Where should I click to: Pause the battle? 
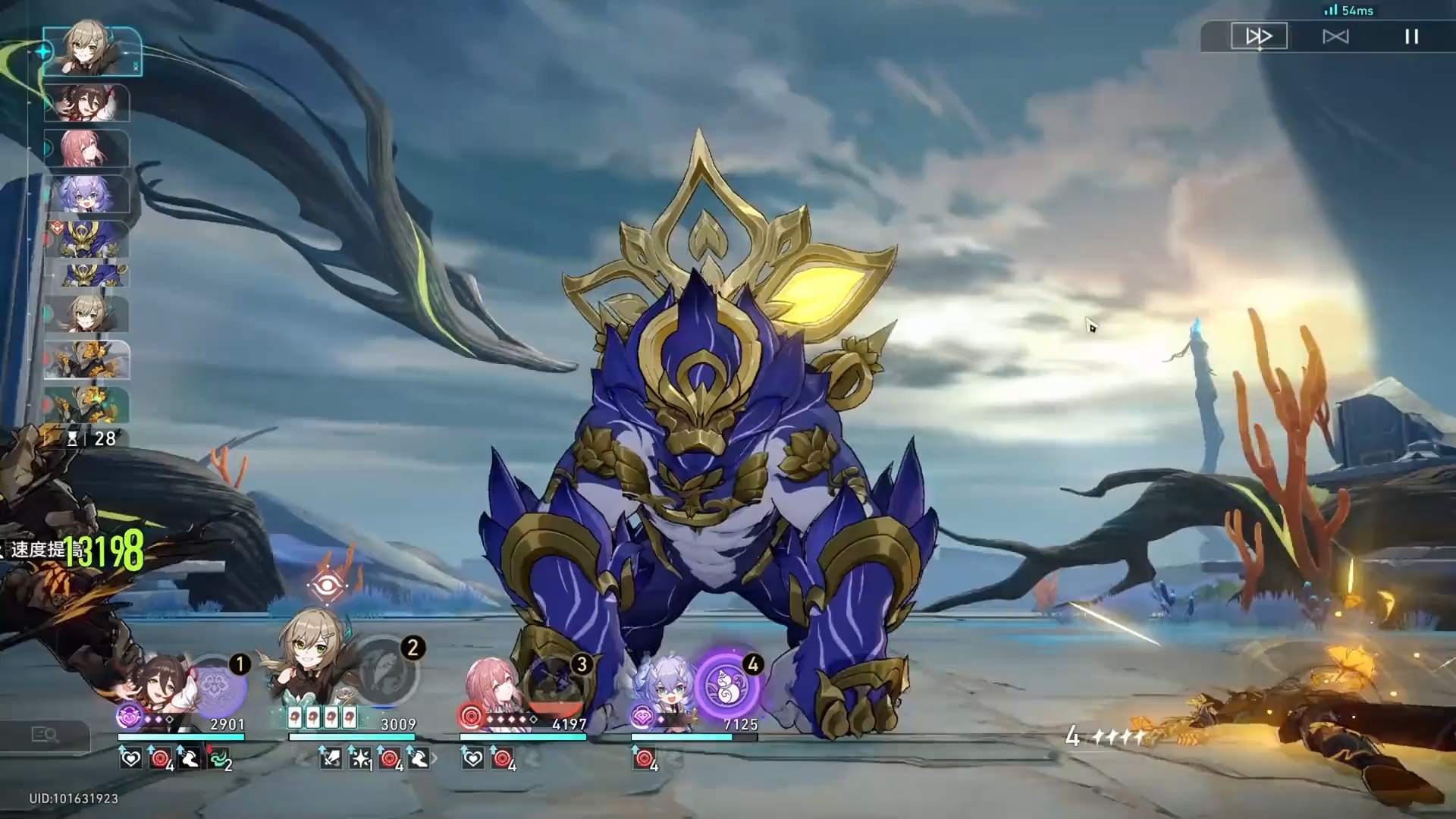[x=1411, y=36]
